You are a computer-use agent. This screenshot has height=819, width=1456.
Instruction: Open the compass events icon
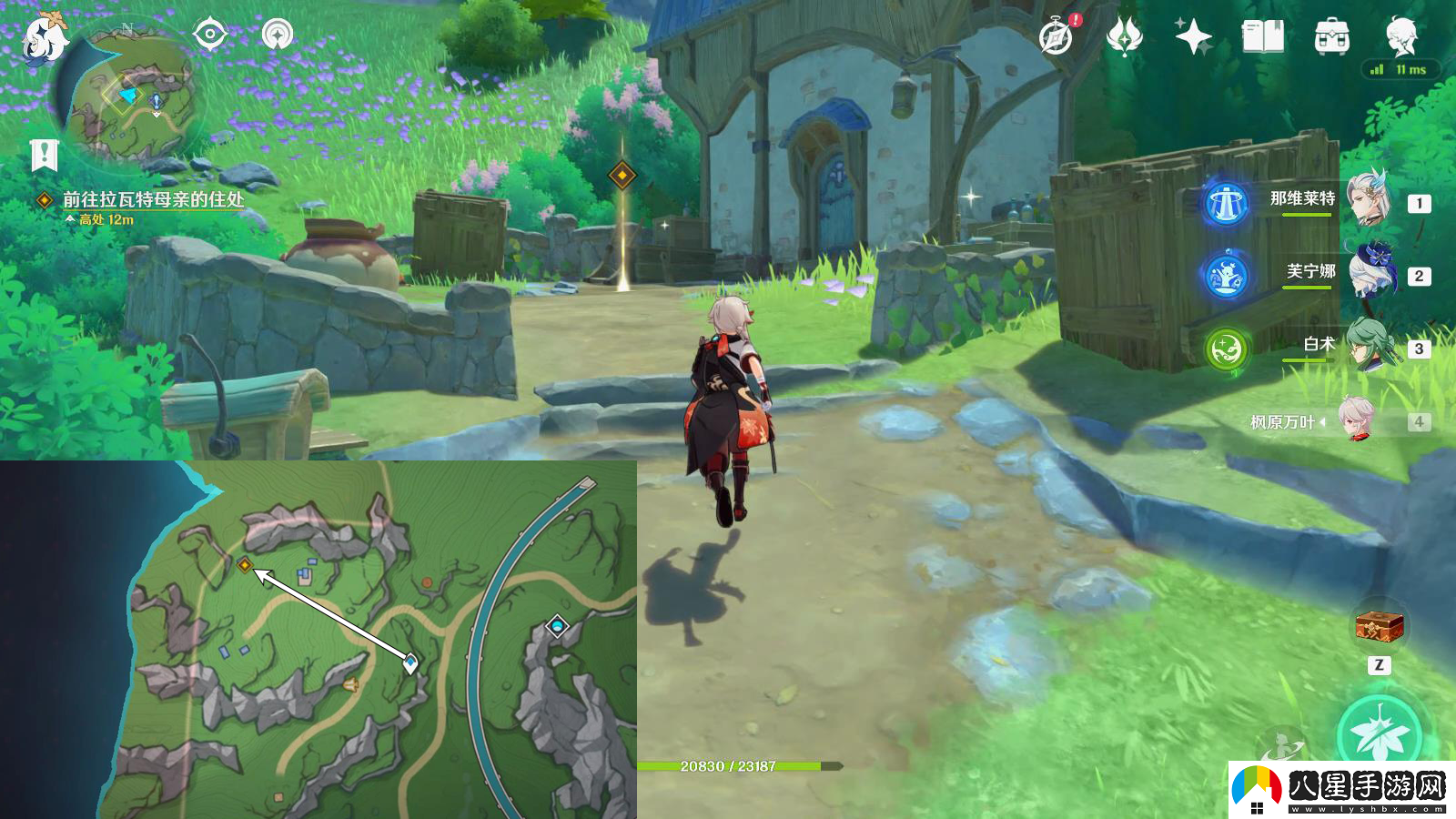(1057, 37)
